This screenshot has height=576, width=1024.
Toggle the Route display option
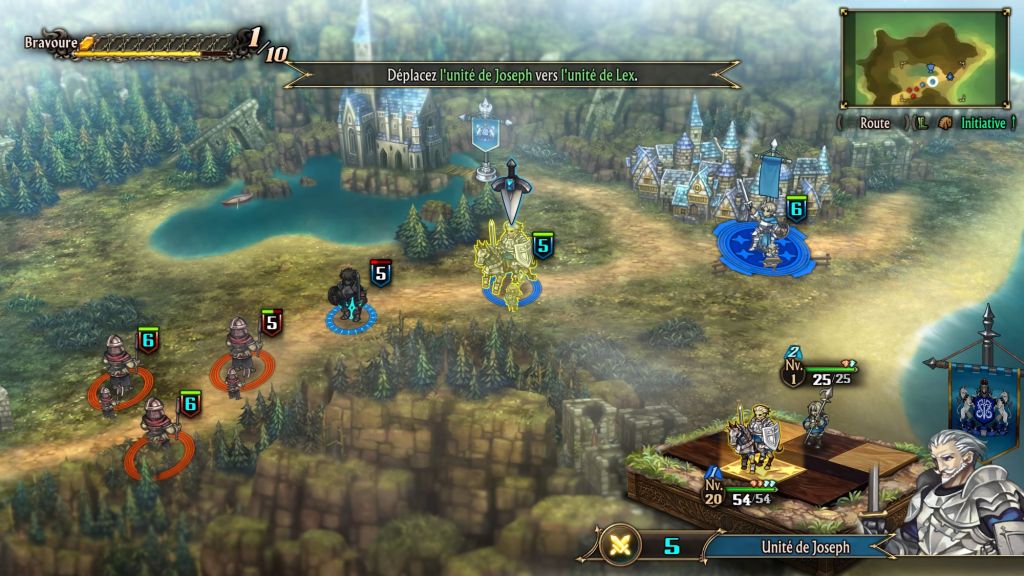click(x=874, y=123)
